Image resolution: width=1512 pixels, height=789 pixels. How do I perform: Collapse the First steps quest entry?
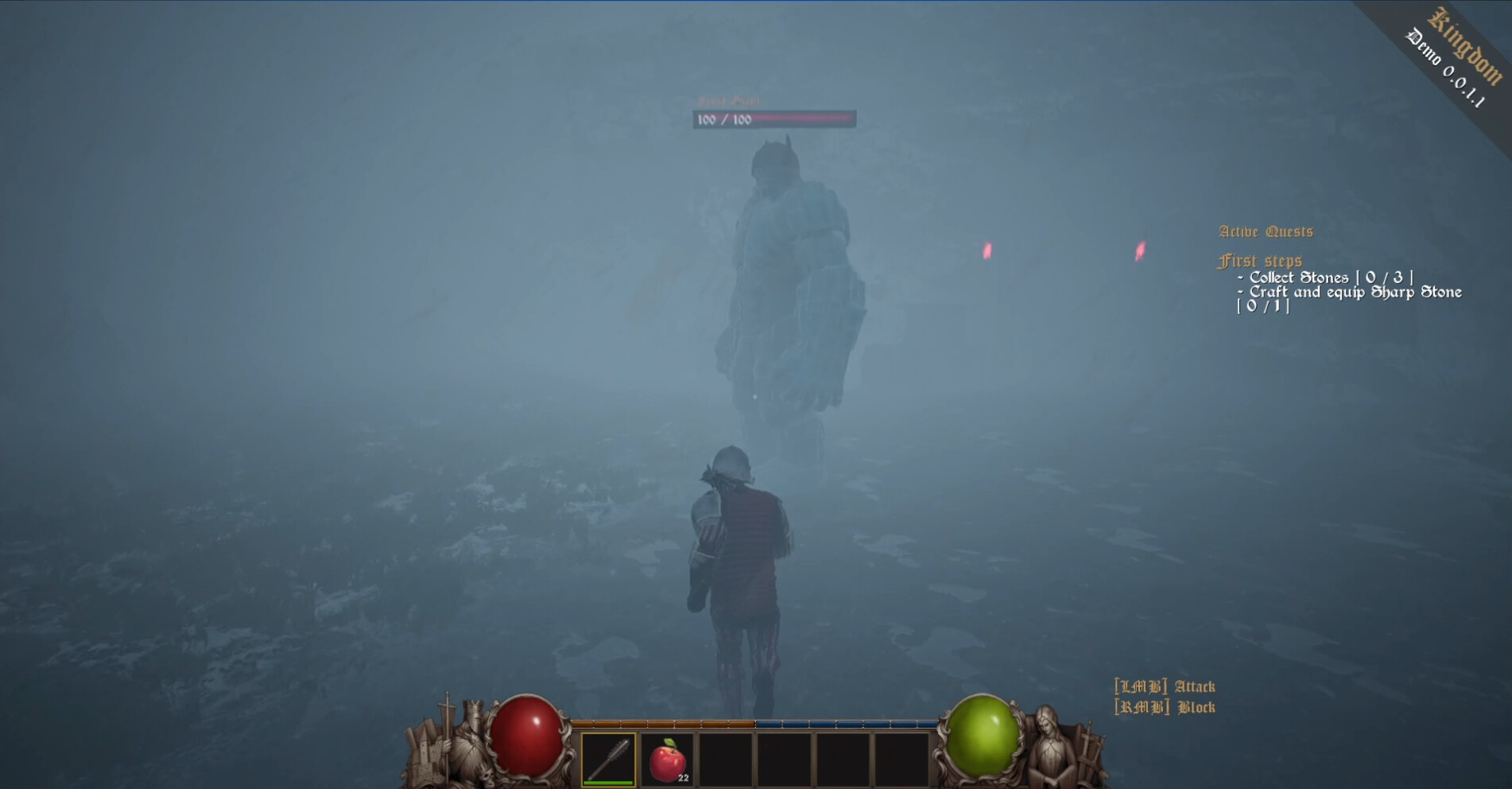coord(1261,260)
